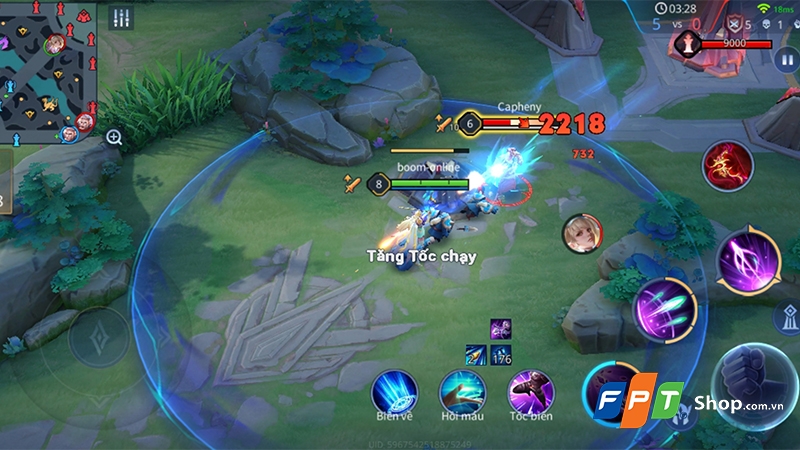The height and width of the screenshot is (450, 800).
Task: Activate the Biến về recall spell
Action: pyautogui.click(x=393, y=390)
